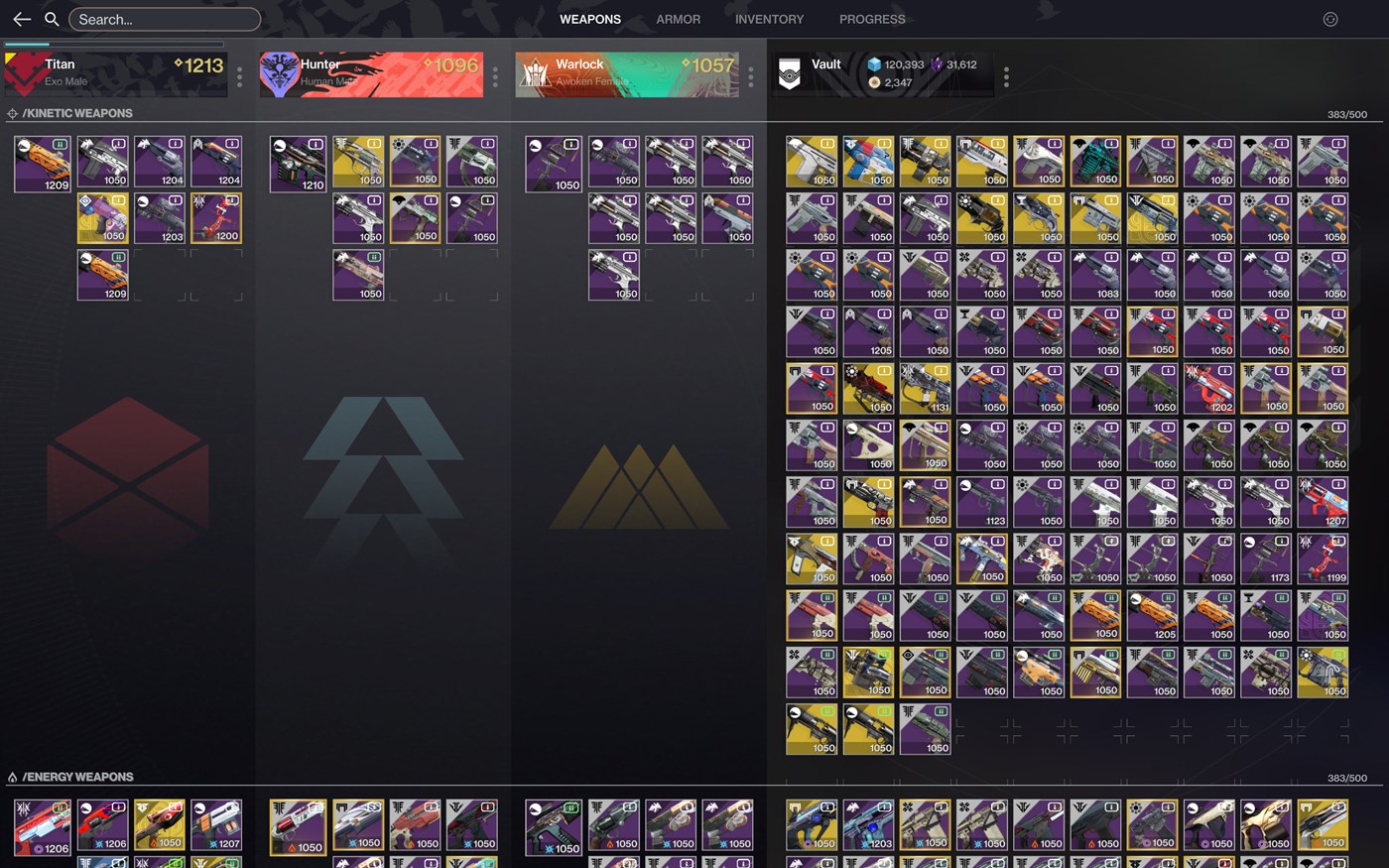Open the Titan options three-dot menu
Screen dimensions: 1389x868
pyautogui.click(x=239, y=76)
